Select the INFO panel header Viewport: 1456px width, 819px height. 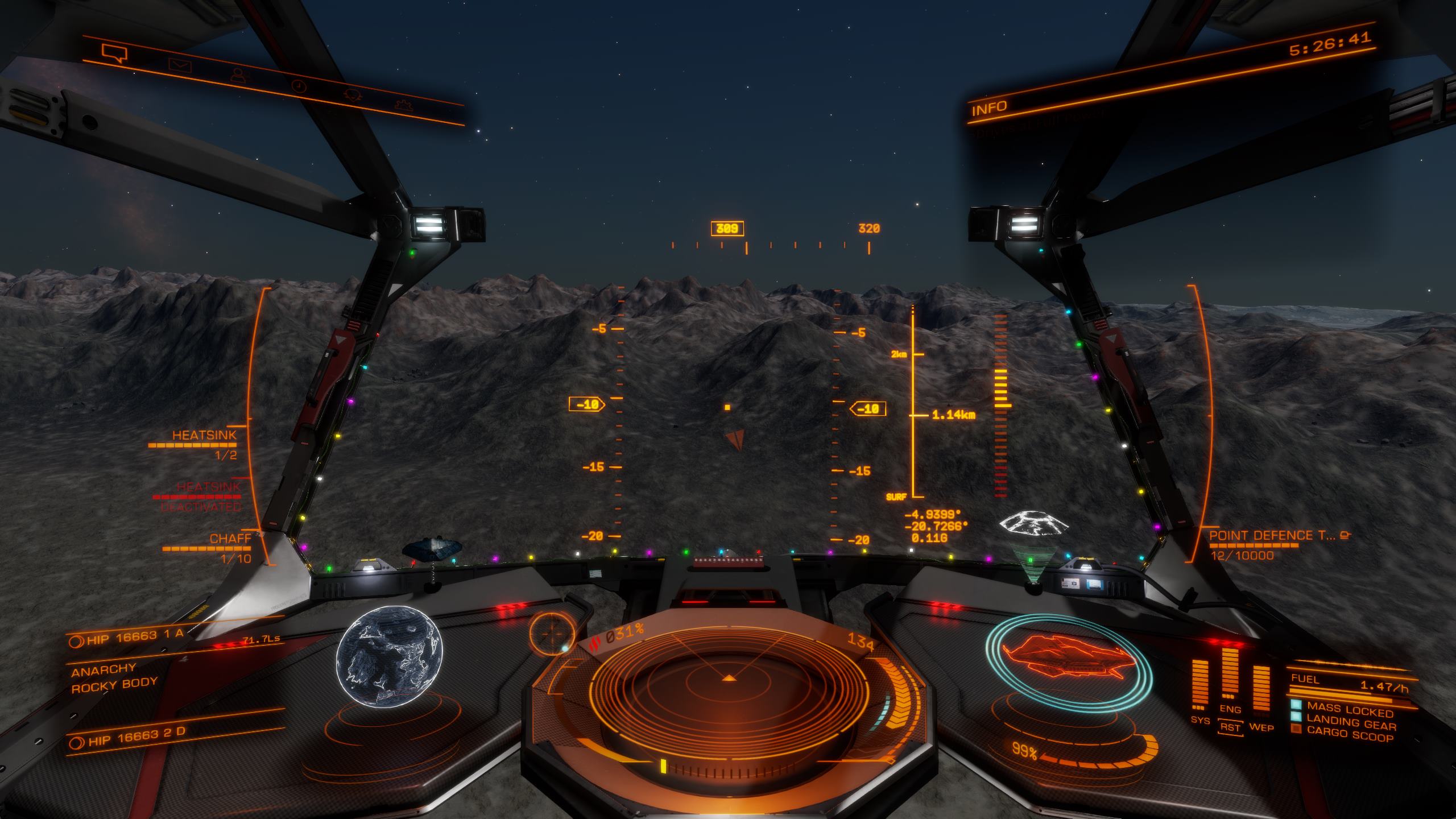tap(989, 108)
